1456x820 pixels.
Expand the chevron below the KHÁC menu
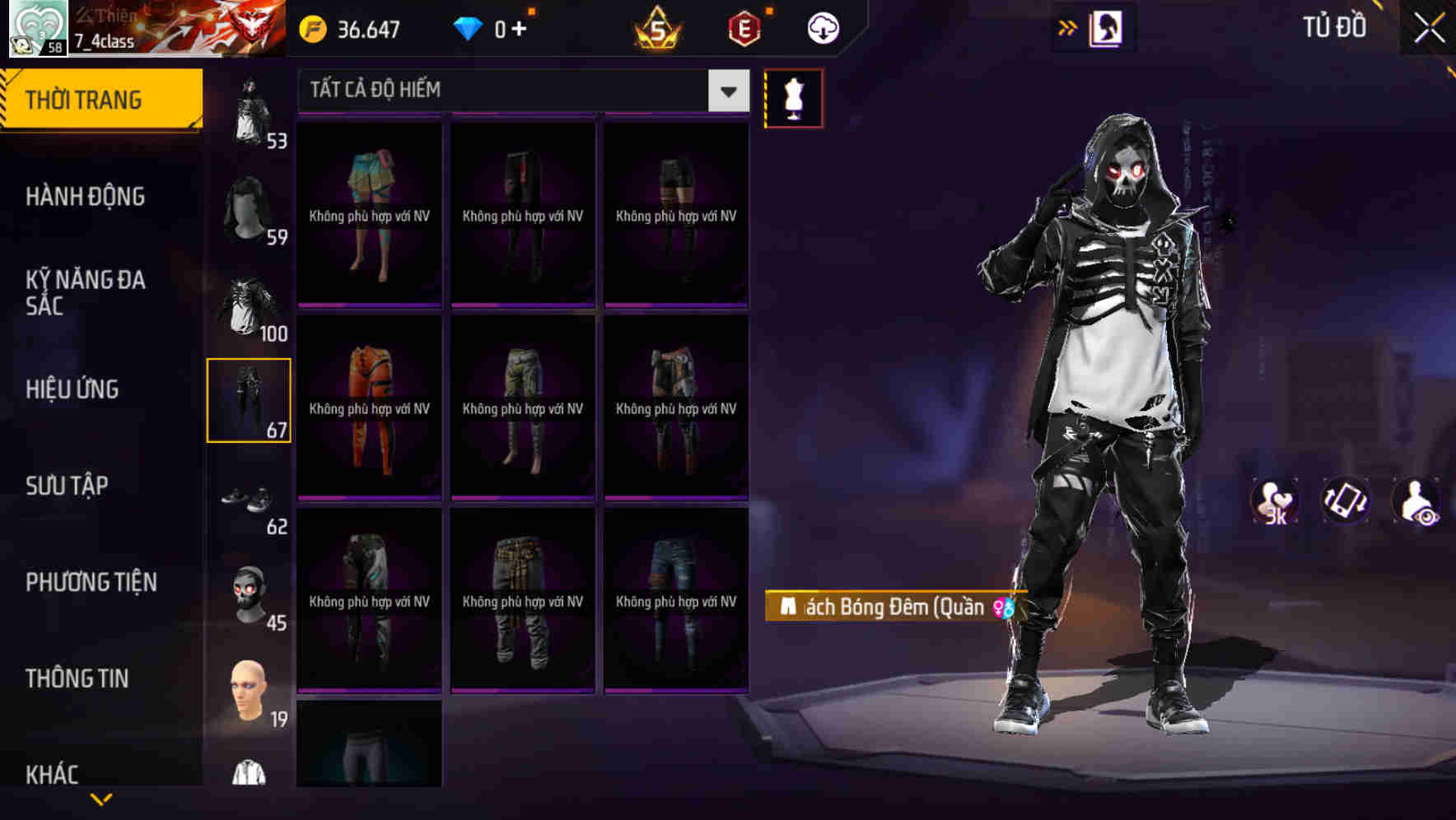coord(101,797)
